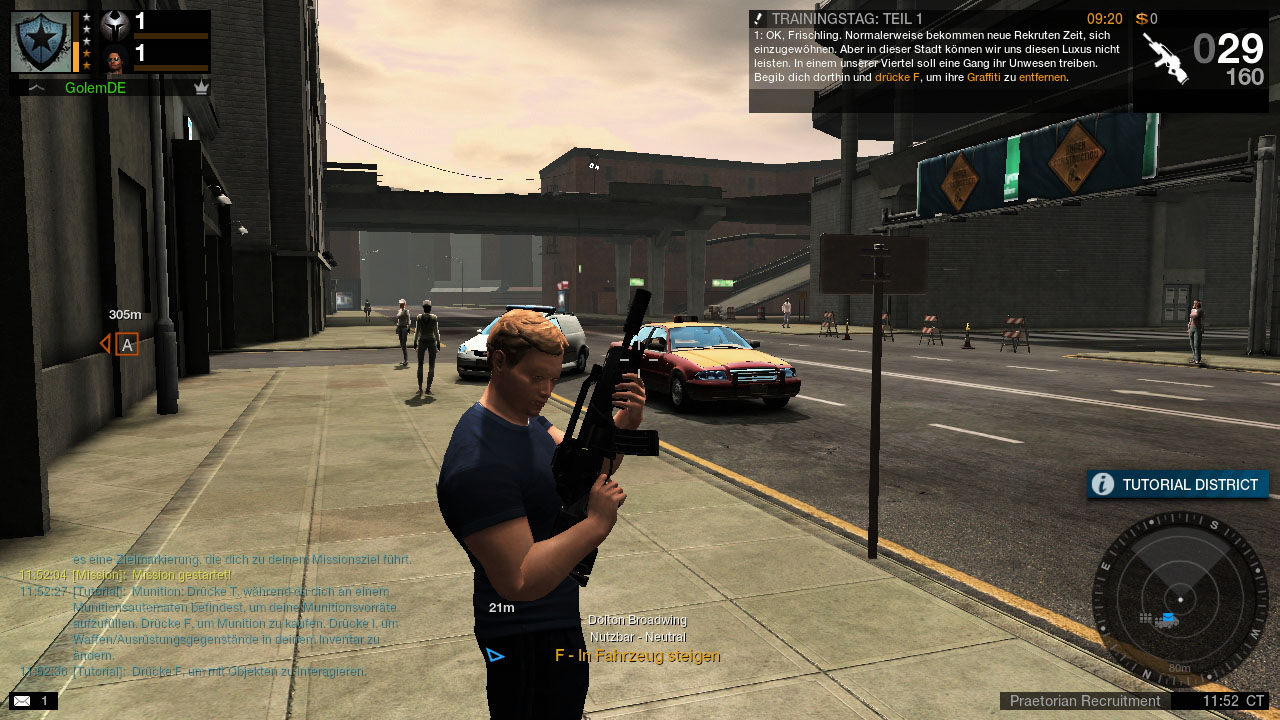Viewport: 1280px width, 720px height.
Task: Select the Tutorial District info banner
Action: 1178,485
